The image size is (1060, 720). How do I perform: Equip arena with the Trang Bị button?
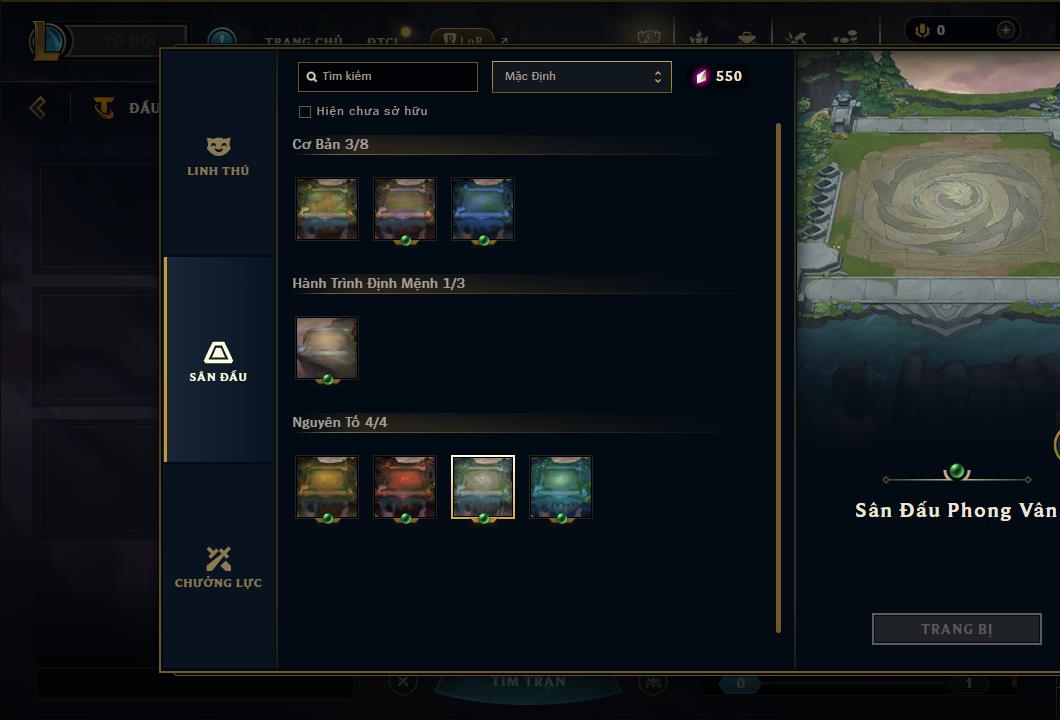pyautogui.click(x=956, y=629)
